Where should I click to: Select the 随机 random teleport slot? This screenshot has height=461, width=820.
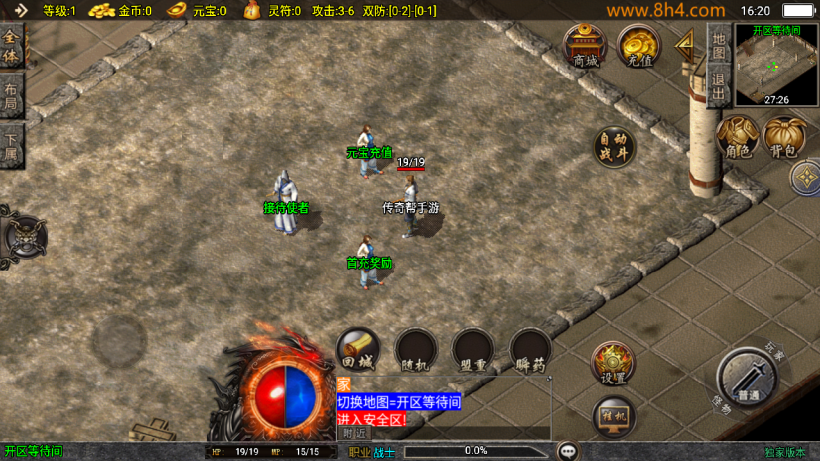414,350
